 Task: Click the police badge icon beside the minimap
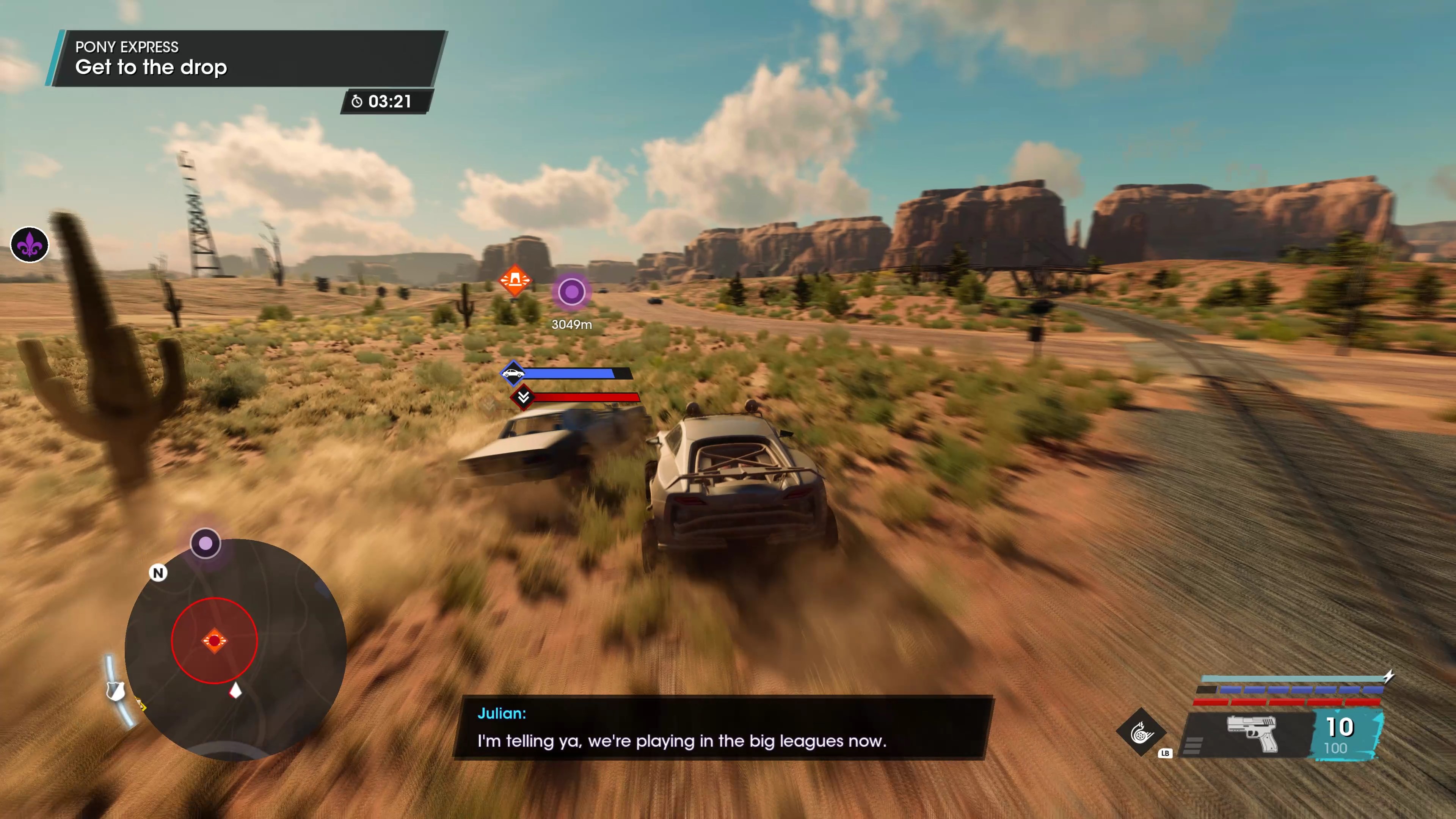115,690
